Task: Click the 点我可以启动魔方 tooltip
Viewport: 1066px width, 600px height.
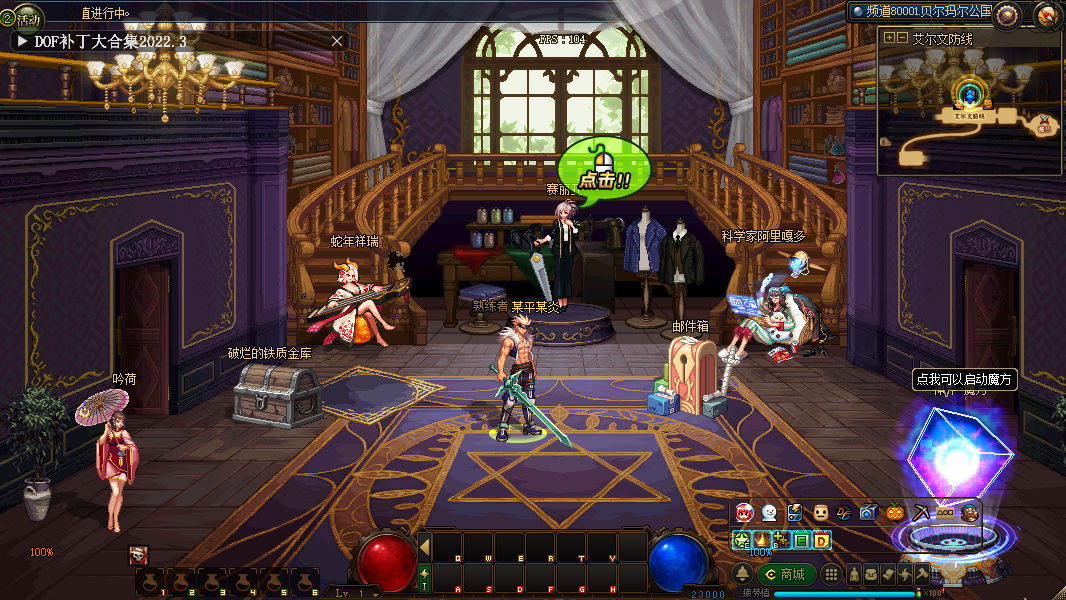Action: [x=964, y=380]
